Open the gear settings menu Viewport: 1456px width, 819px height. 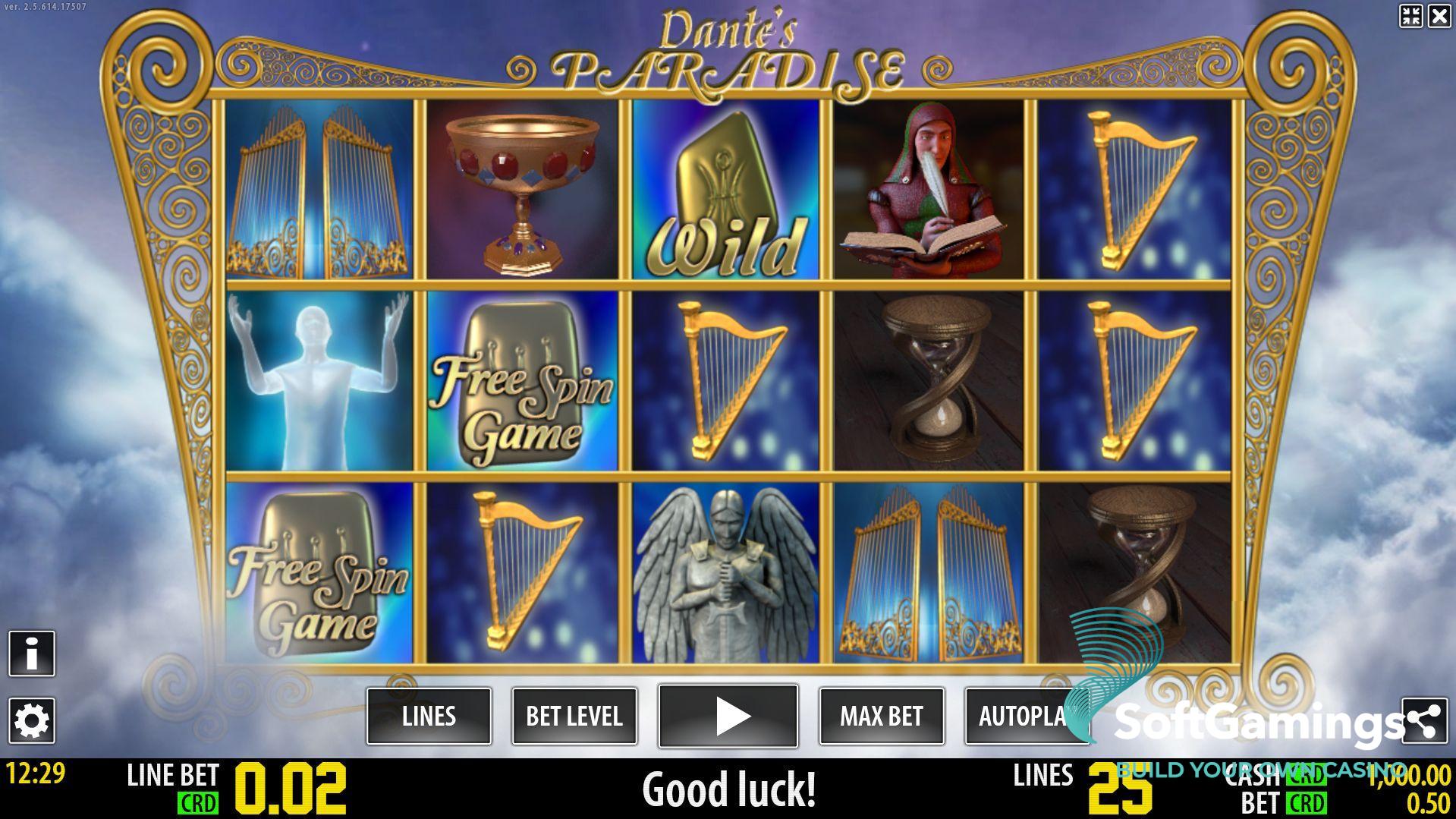coord(32,720)
